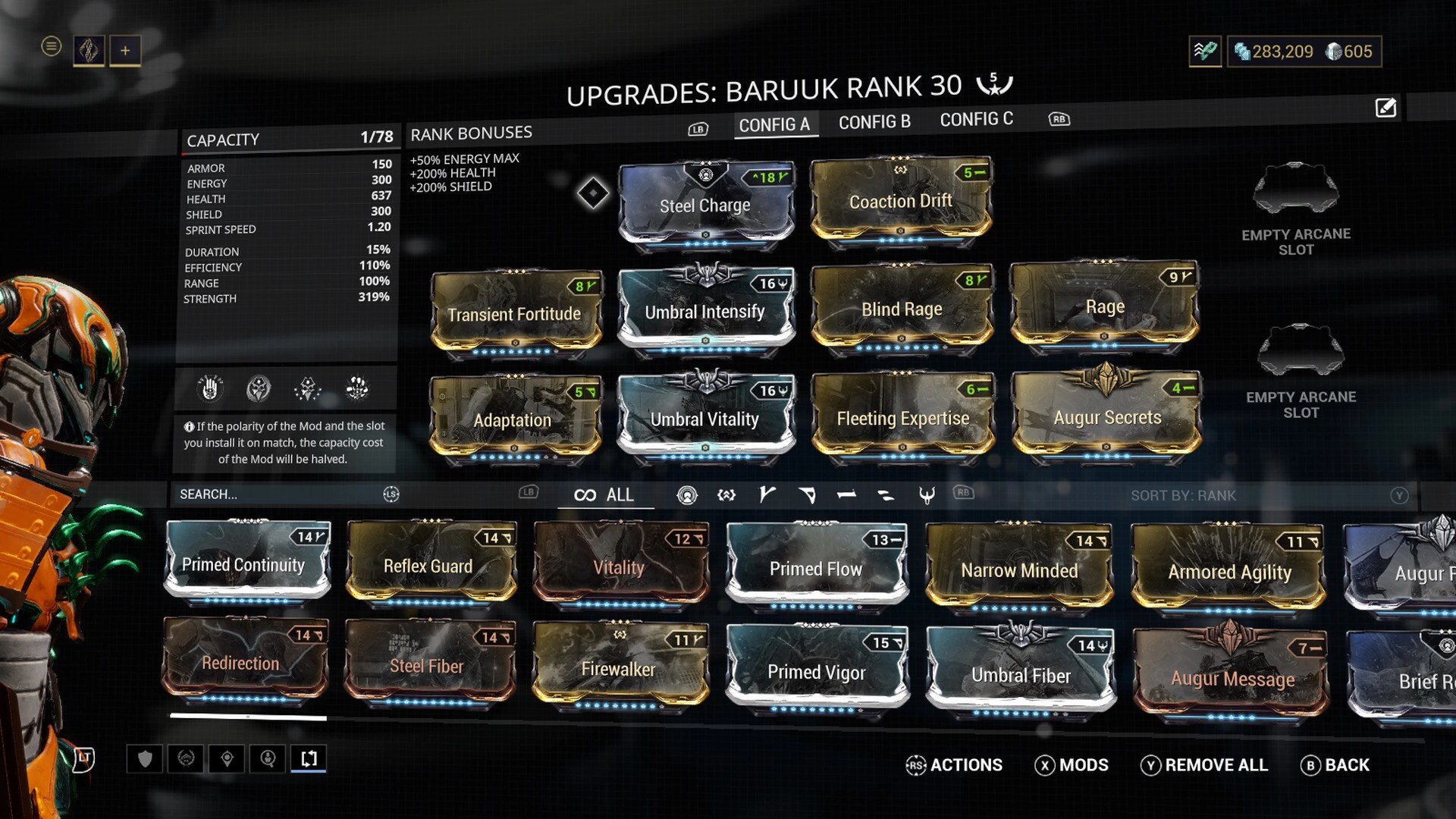Select the Vazarin polarity filter icon
Image resolution: width=1456 pixels, height=819 pixels.
pyautogui.click(x=806, y=495)
